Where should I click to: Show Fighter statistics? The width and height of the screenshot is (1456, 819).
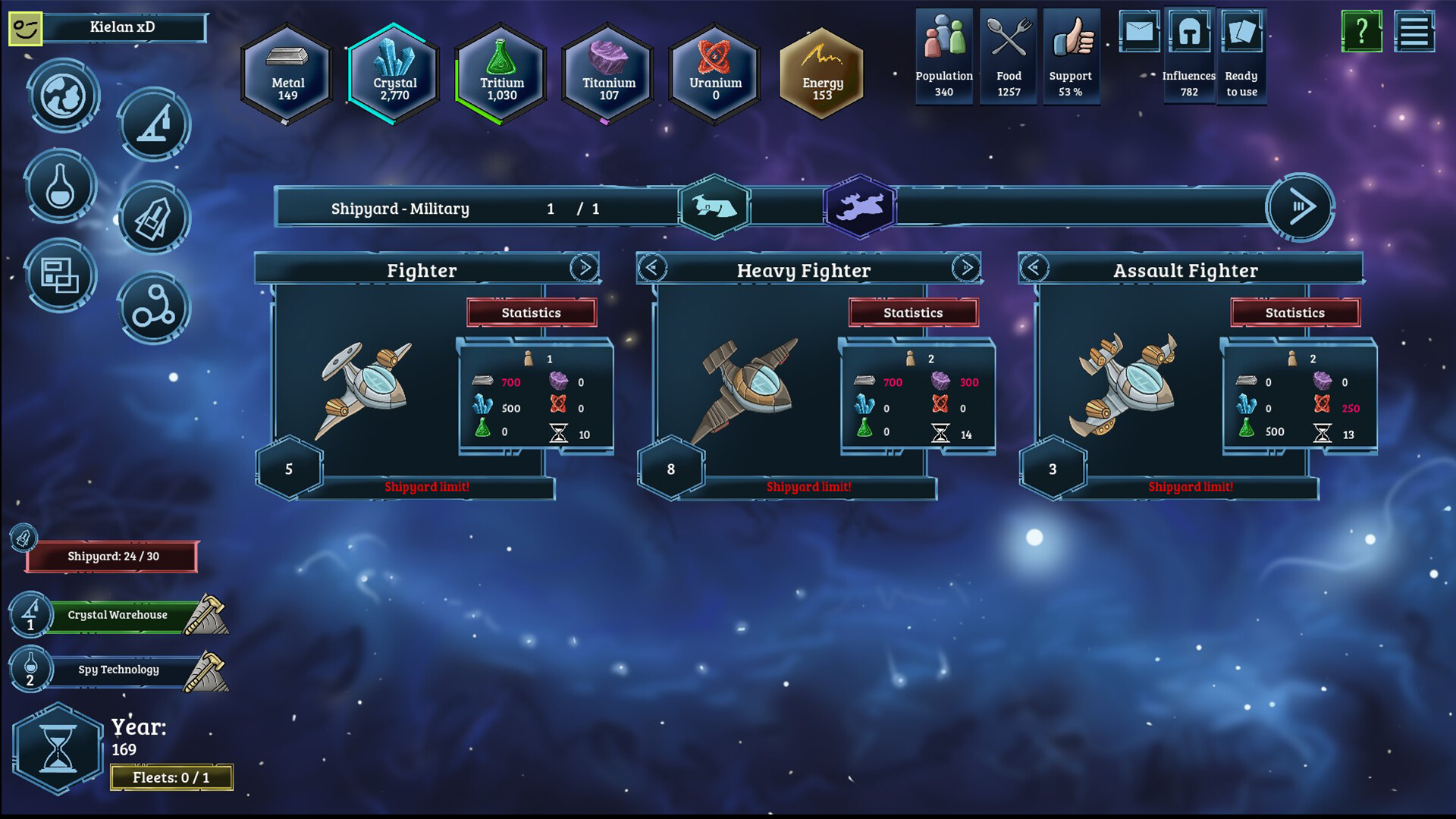point(531,312)
